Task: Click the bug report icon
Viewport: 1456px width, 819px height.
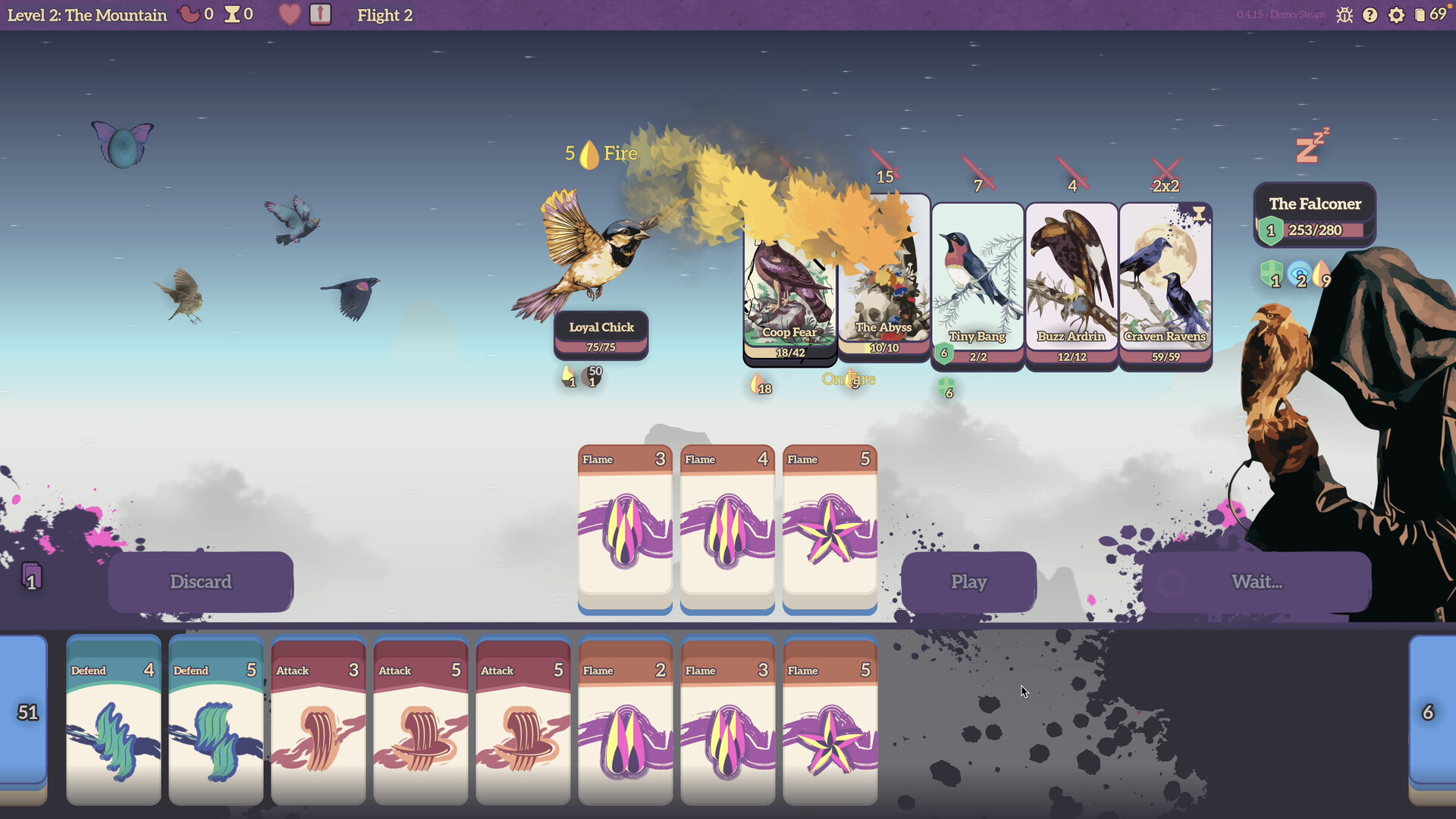Action: point(1345,15)
